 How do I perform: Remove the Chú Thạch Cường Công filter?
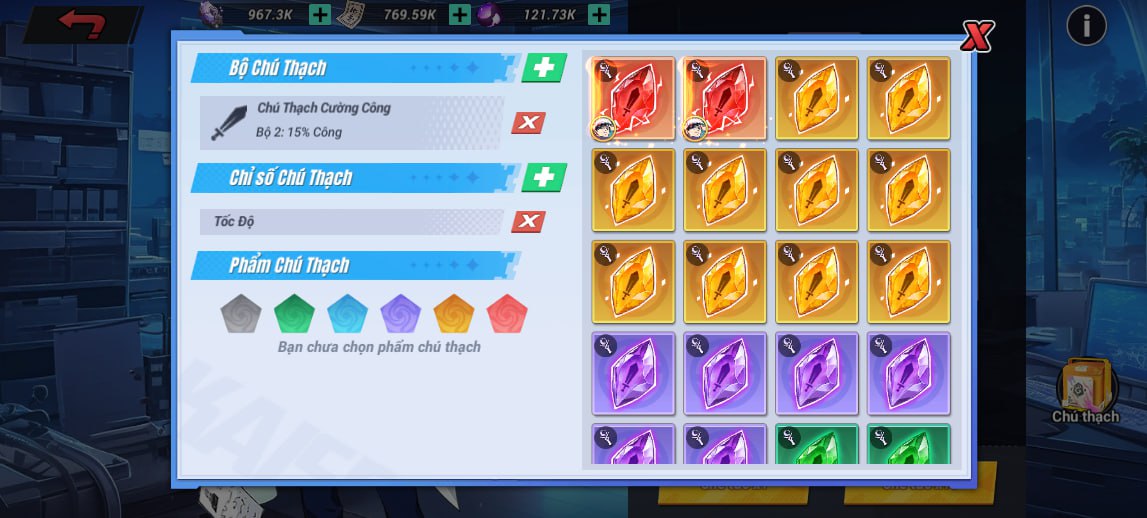point(528,123)
